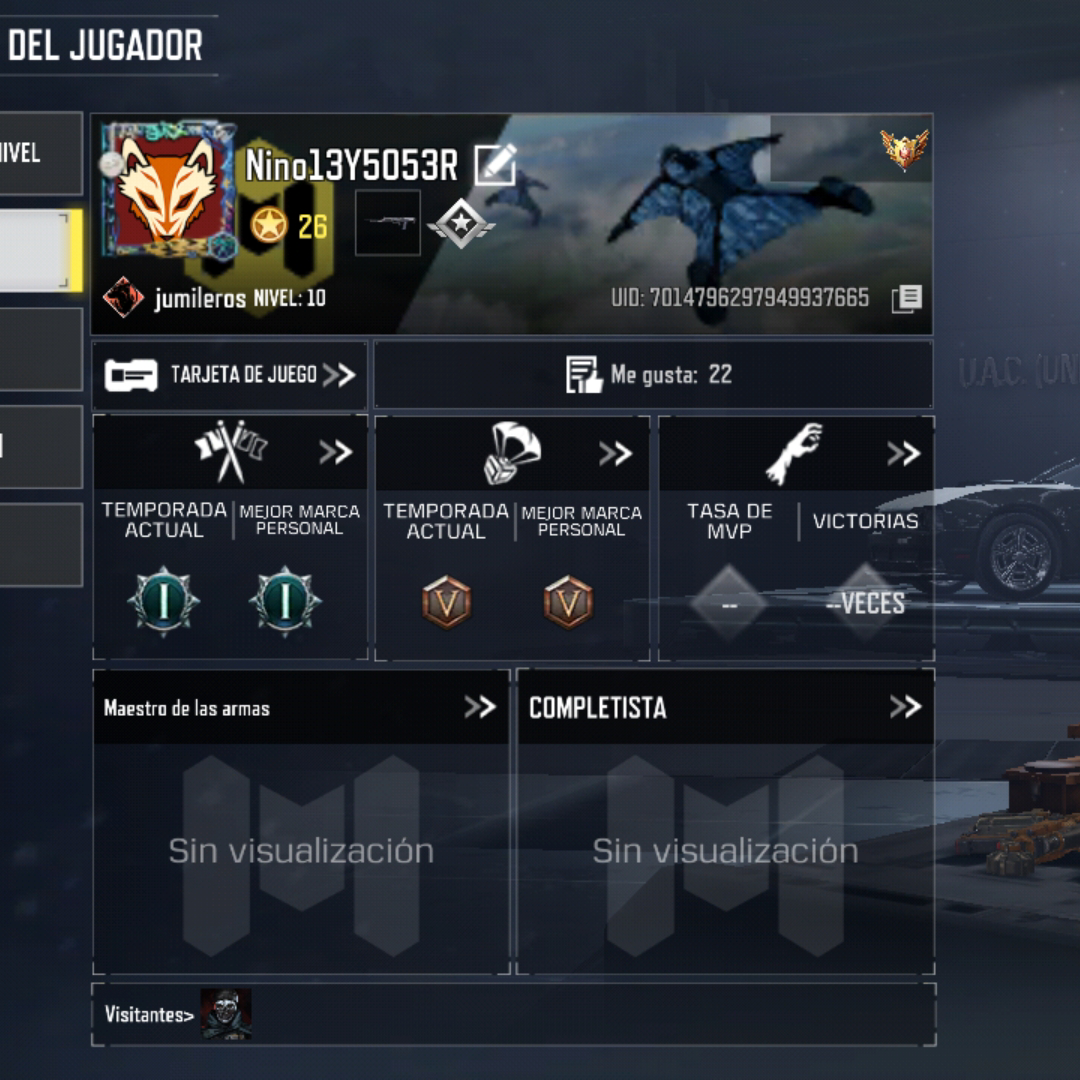Open the Tarjeta de Juego card
The height and width of the screenshot is (1080, 1080).
click(230, 375)
